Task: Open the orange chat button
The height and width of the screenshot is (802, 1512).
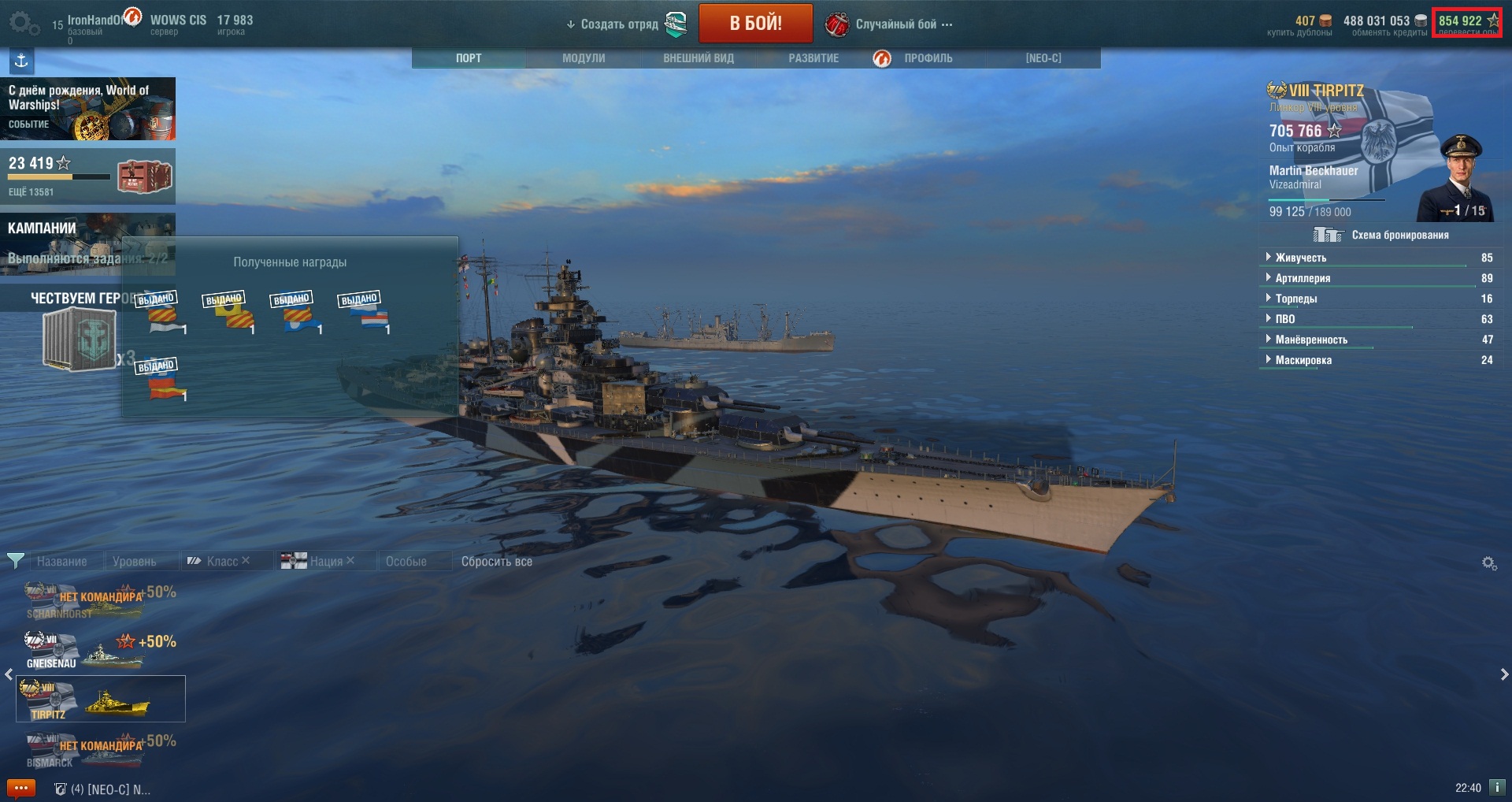Action: click(x=20, y=788)
